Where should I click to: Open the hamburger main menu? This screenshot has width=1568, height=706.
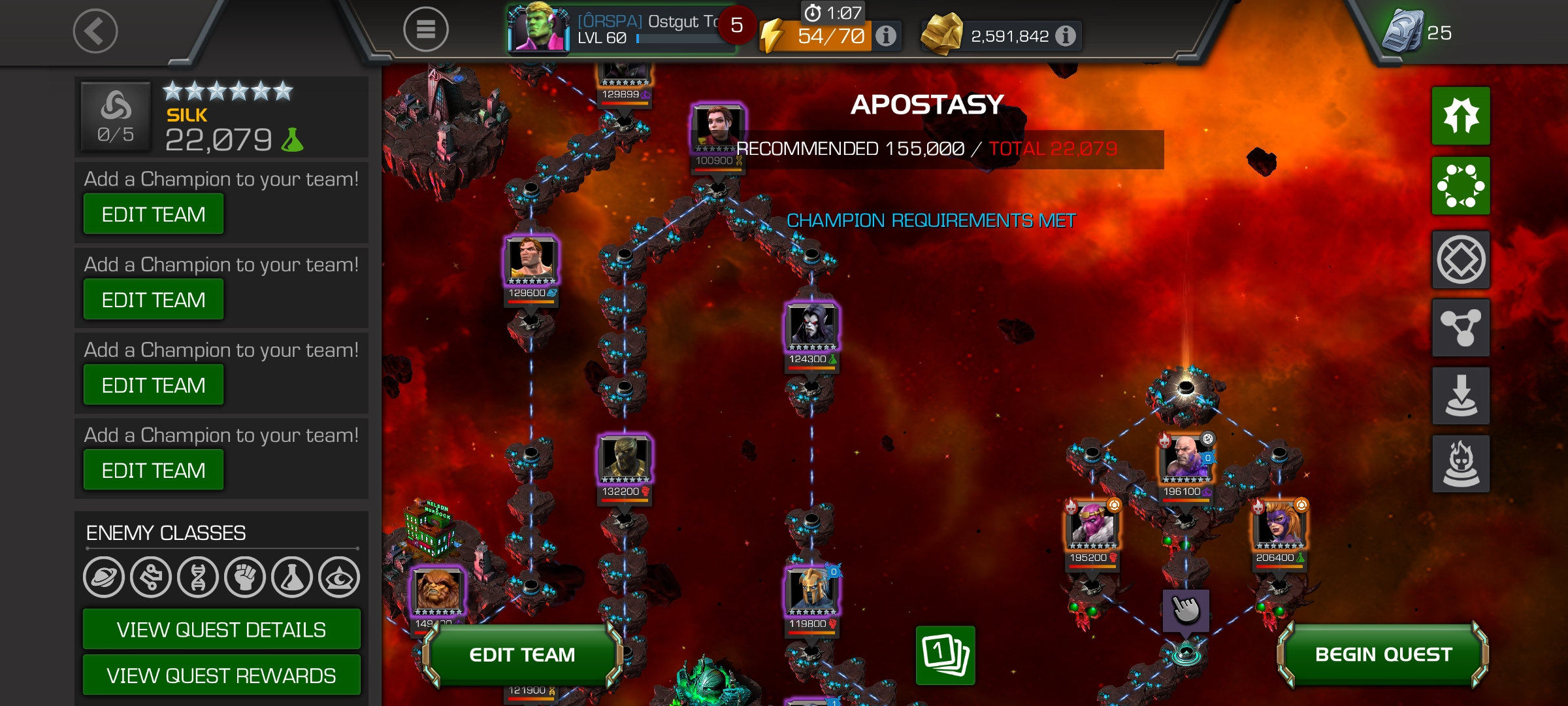(425, 29)
